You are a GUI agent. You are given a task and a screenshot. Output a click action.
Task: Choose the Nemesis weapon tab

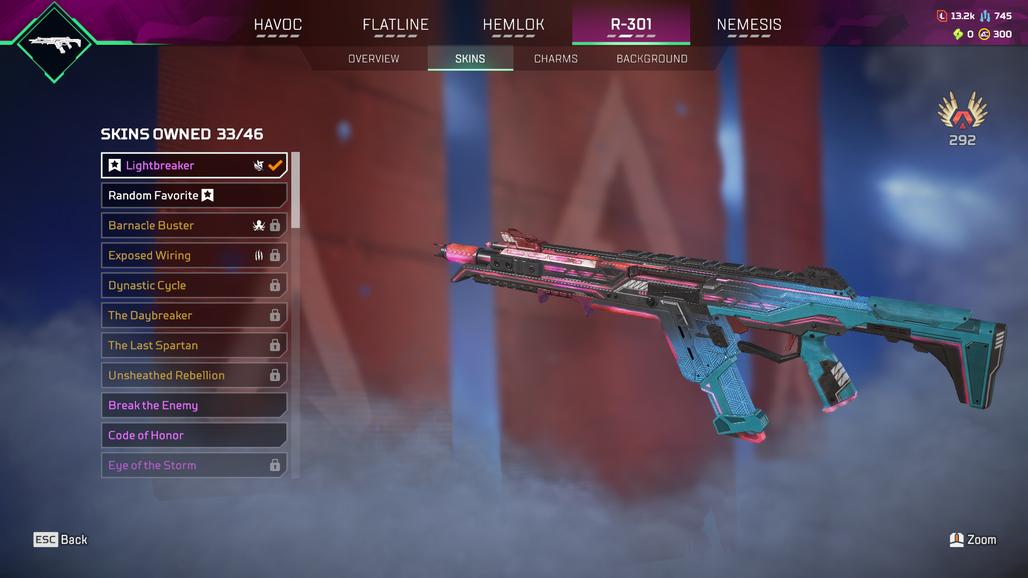pos(748,24)
